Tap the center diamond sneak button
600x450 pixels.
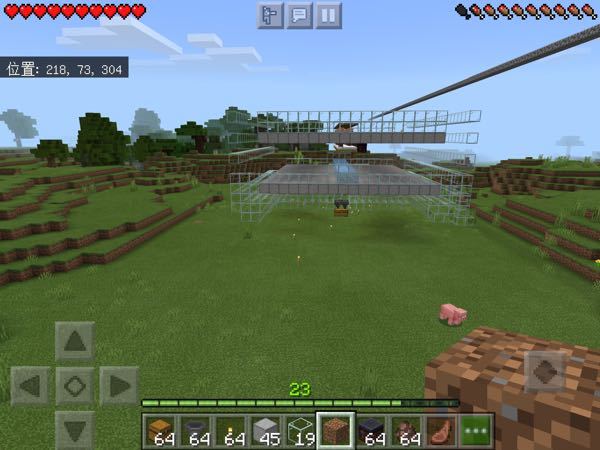click(75, 385)
